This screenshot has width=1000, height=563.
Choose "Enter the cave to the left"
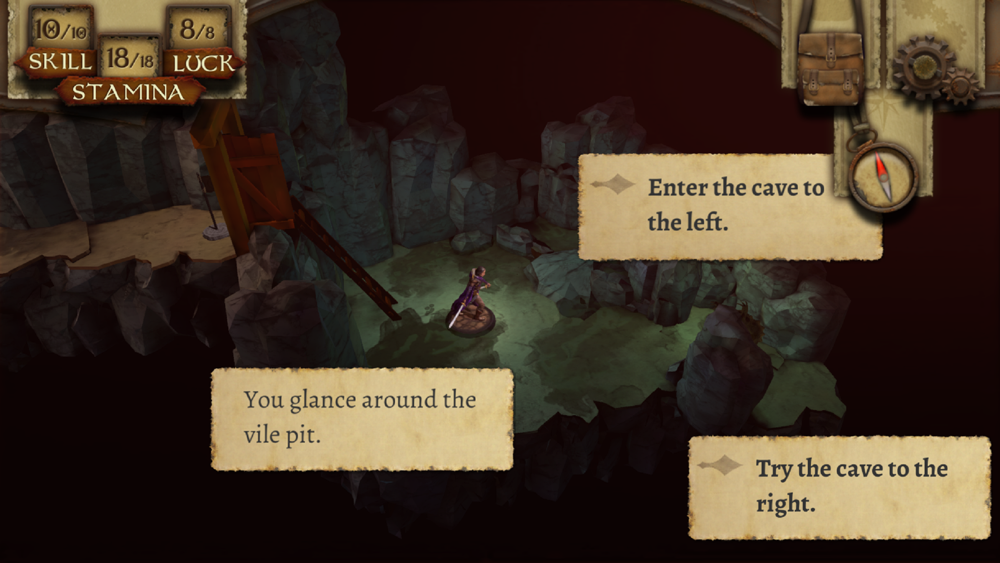tap(730, 205)
